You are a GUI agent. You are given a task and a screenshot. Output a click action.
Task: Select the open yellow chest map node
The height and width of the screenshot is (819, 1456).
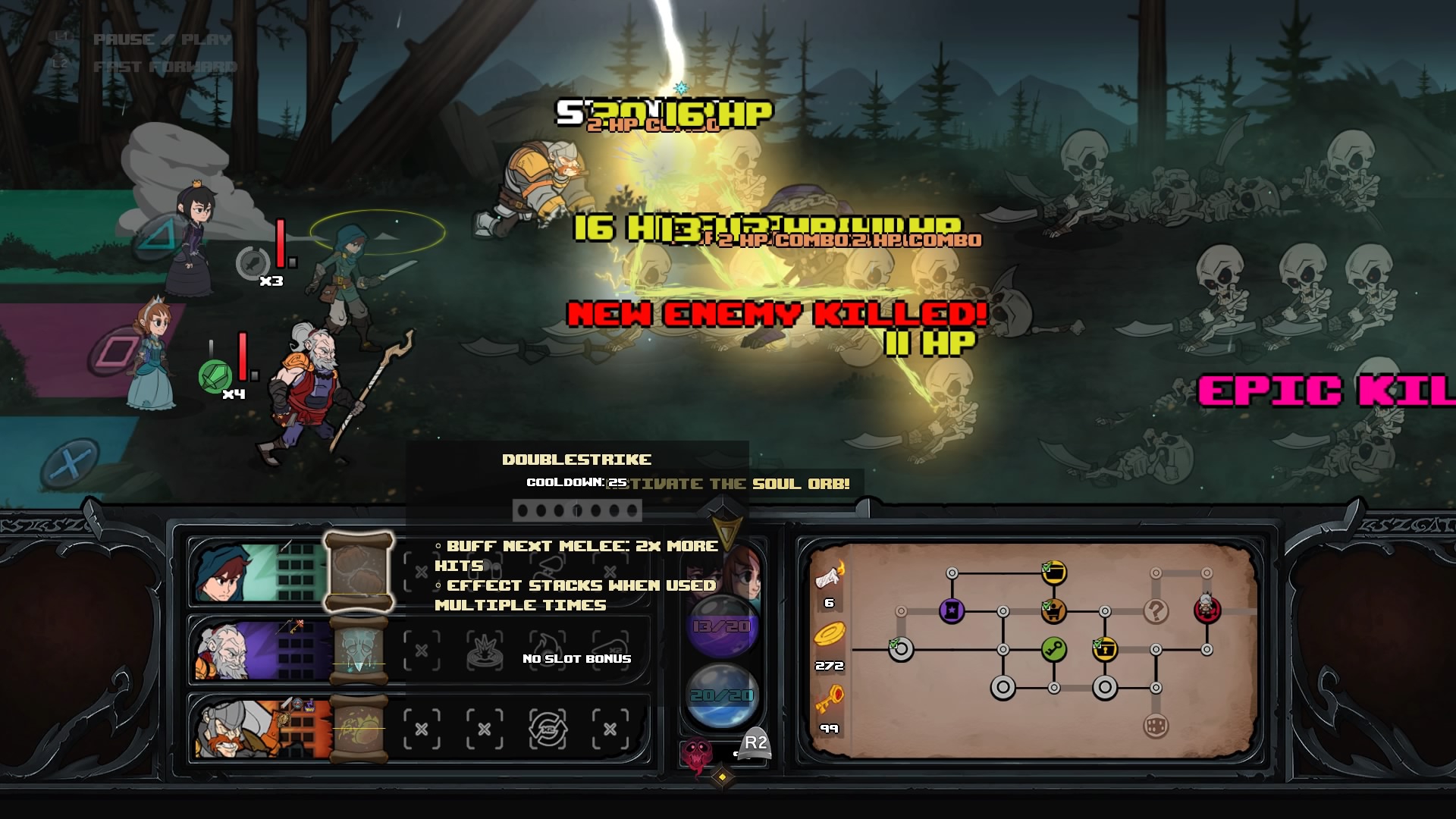(x=1053, y=573)
